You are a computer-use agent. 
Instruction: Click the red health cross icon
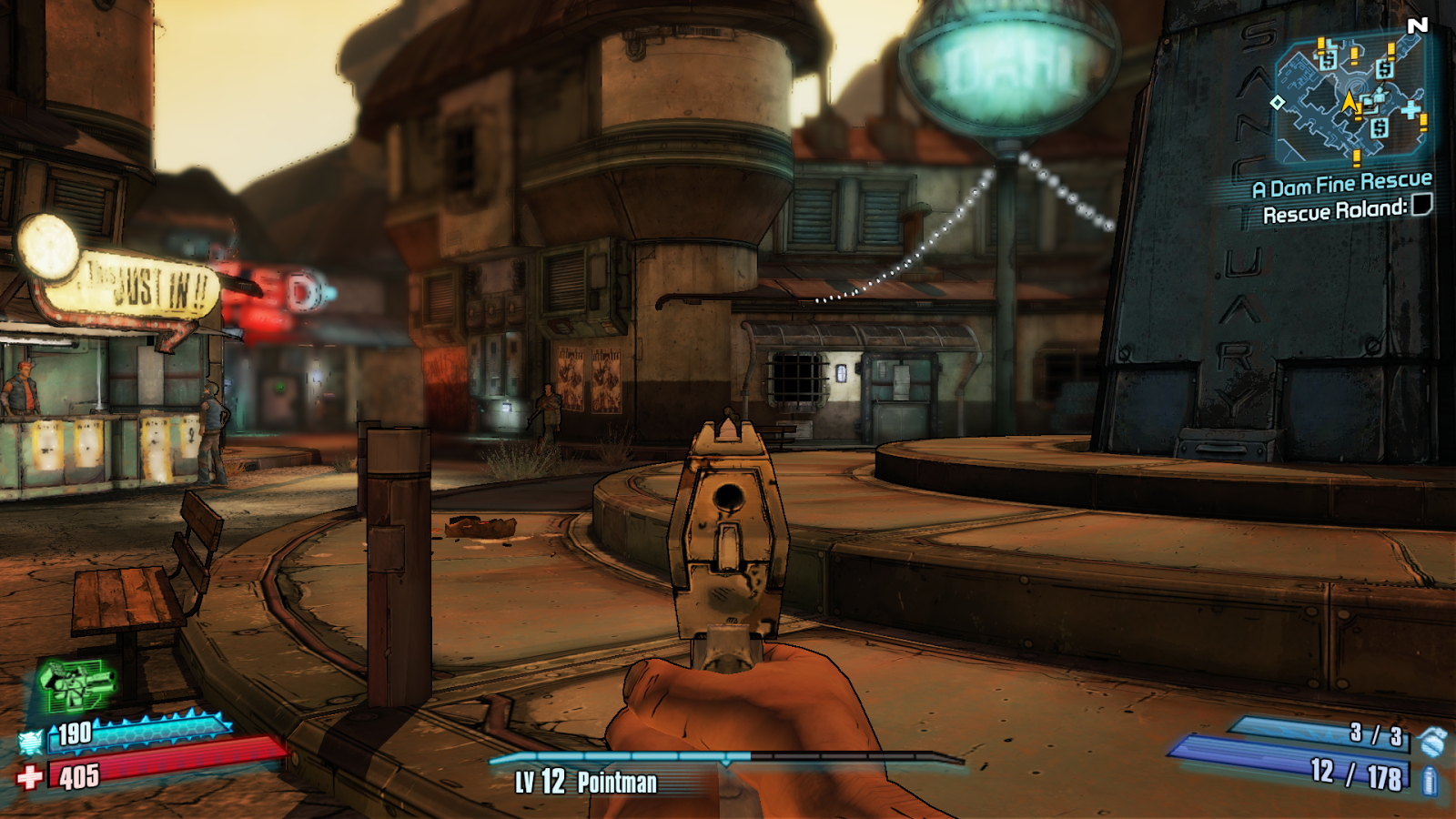(30, 777)
